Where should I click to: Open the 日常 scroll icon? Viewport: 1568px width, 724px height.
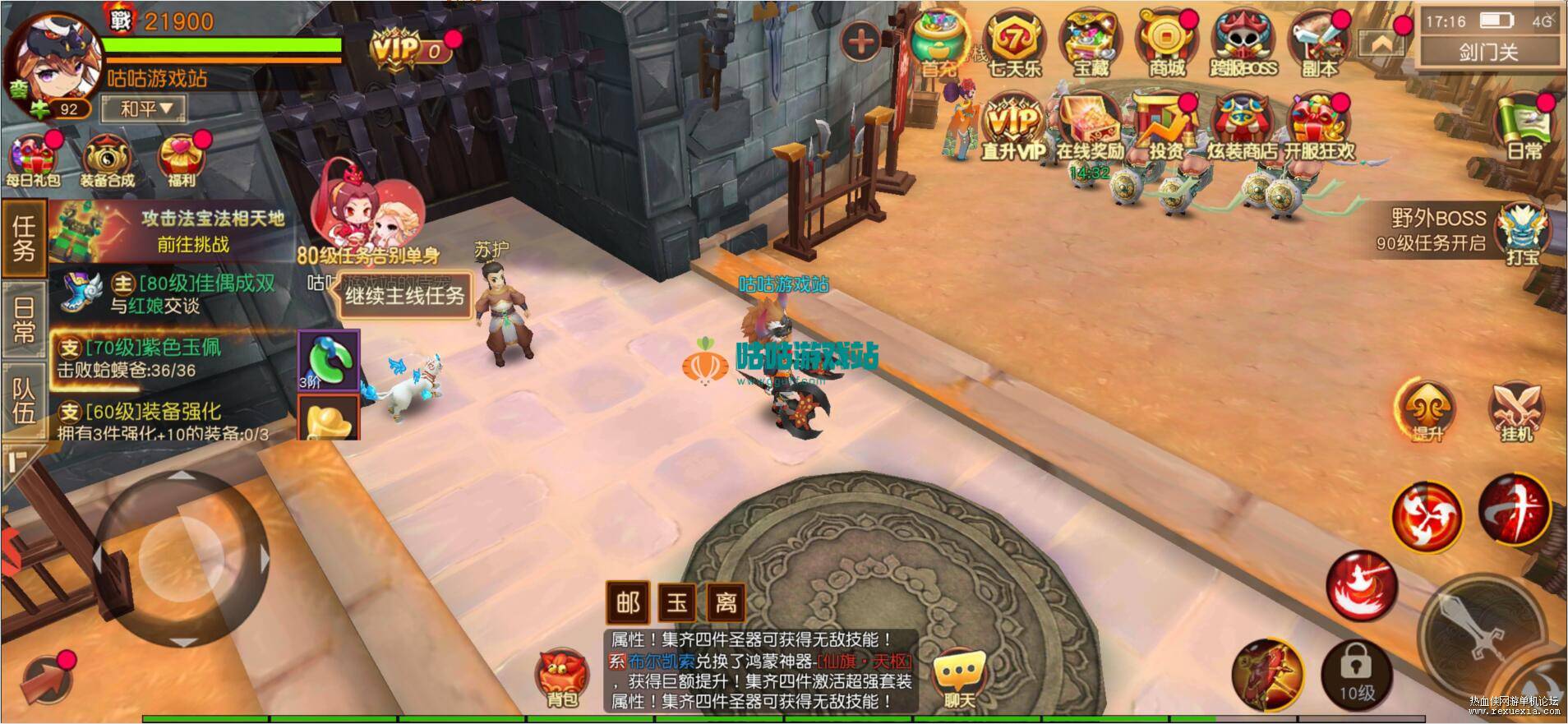[1524, 127]
